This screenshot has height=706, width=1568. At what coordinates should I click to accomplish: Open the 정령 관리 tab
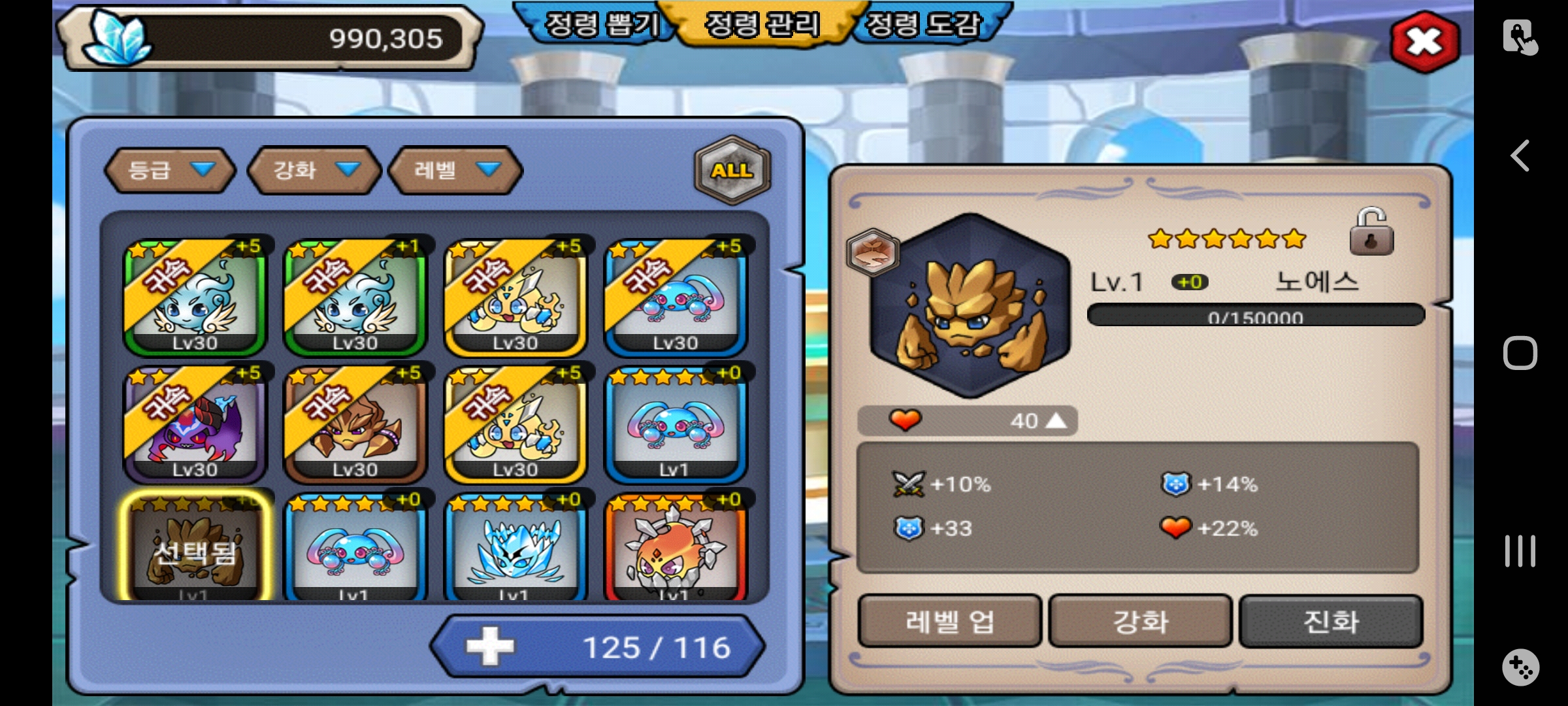[x=762, y=25]
